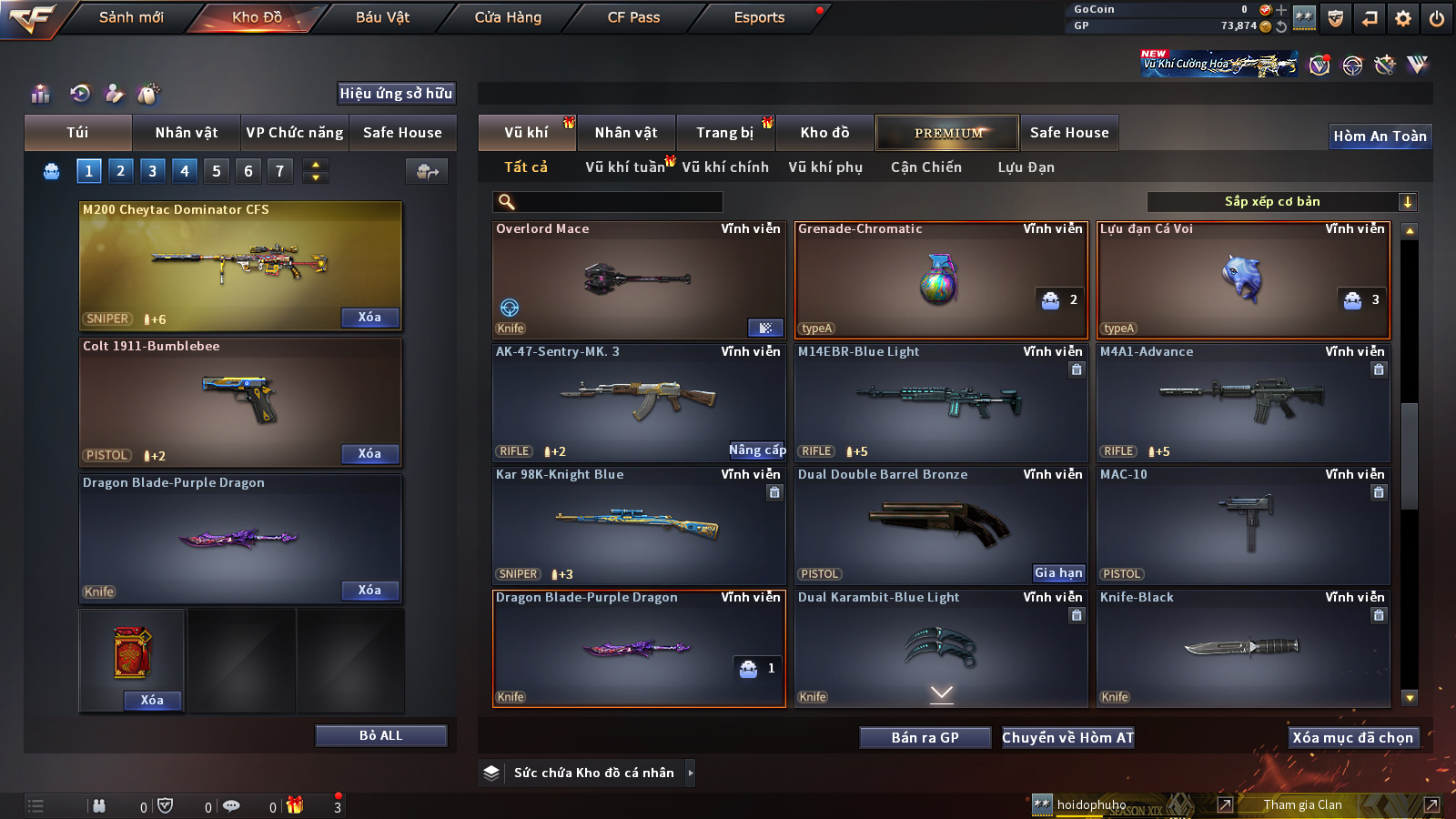Upgrade the AK-47 with Nâng cấp
This screenshot has width=1456, height=819.
coord(756,450)
